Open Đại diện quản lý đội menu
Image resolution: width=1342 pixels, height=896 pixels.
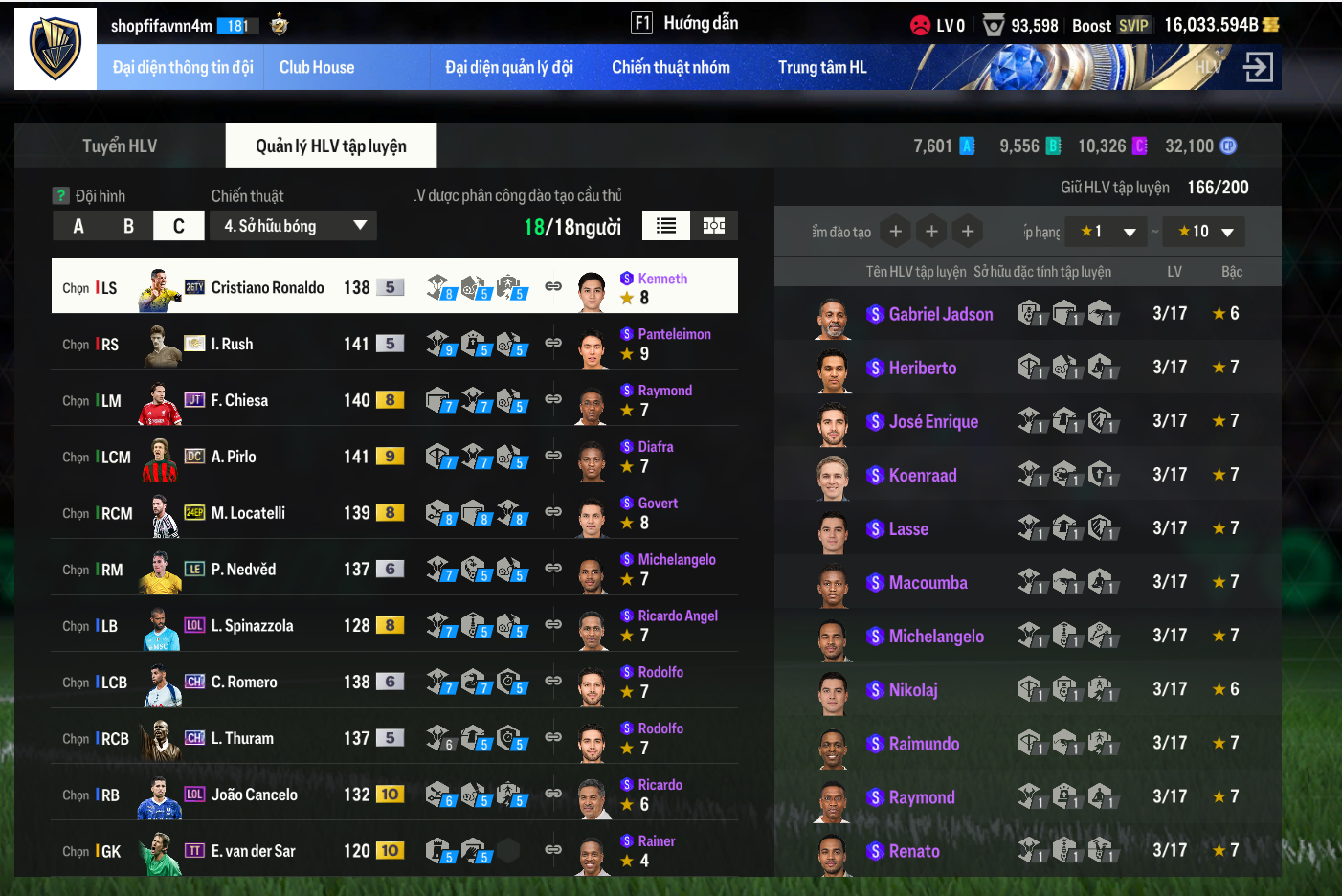[508, 67]
